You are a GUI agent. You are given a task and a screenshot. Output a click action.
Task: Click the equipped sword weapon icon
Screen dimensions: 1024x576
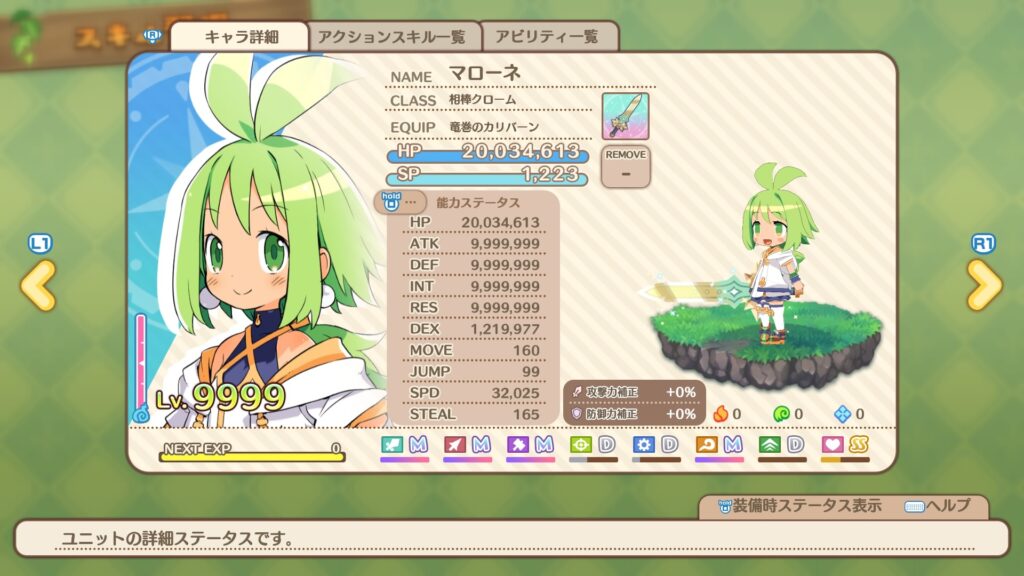[625, 116]
